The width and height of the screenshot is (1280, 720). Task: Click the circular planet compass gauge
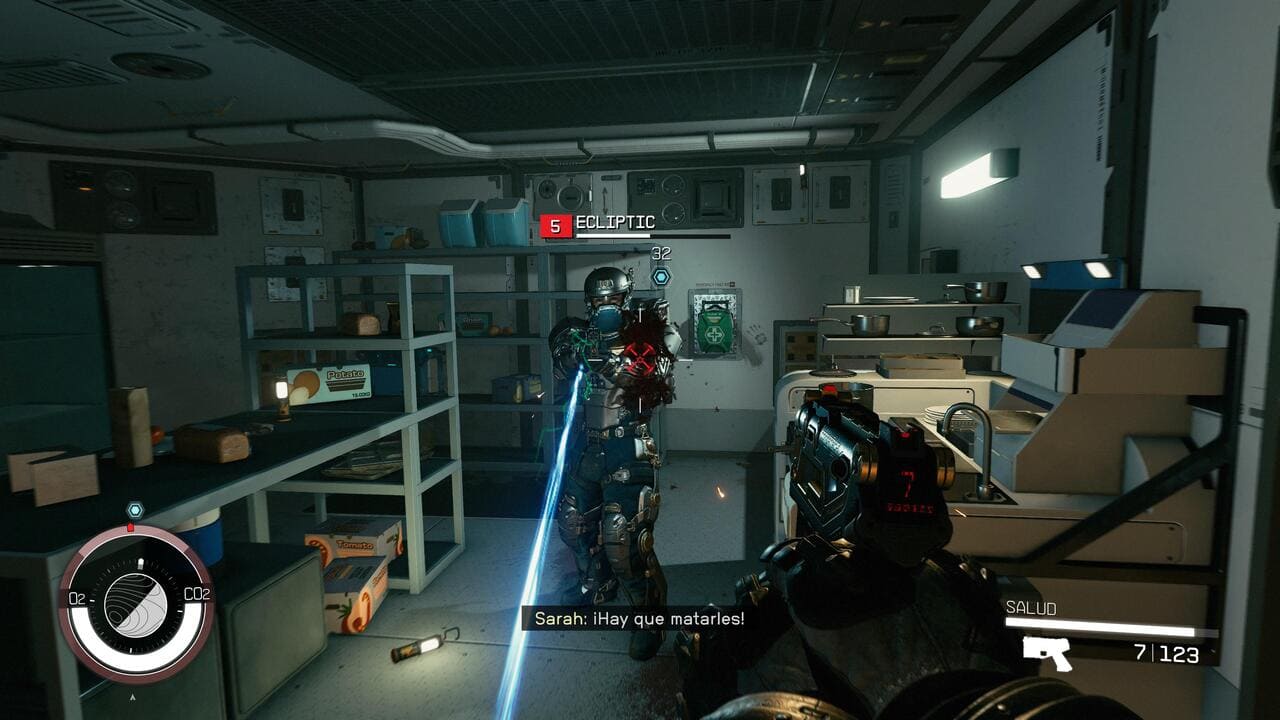click(136, 604)
